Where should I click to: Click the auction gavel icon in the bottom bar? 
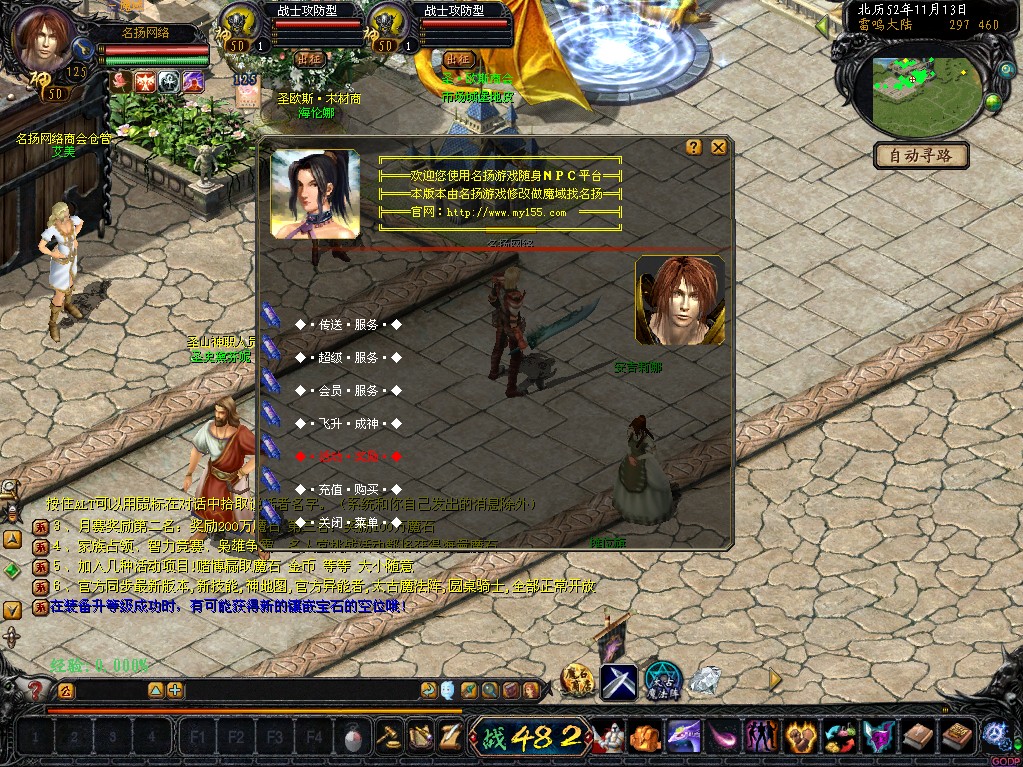[388, 738]
